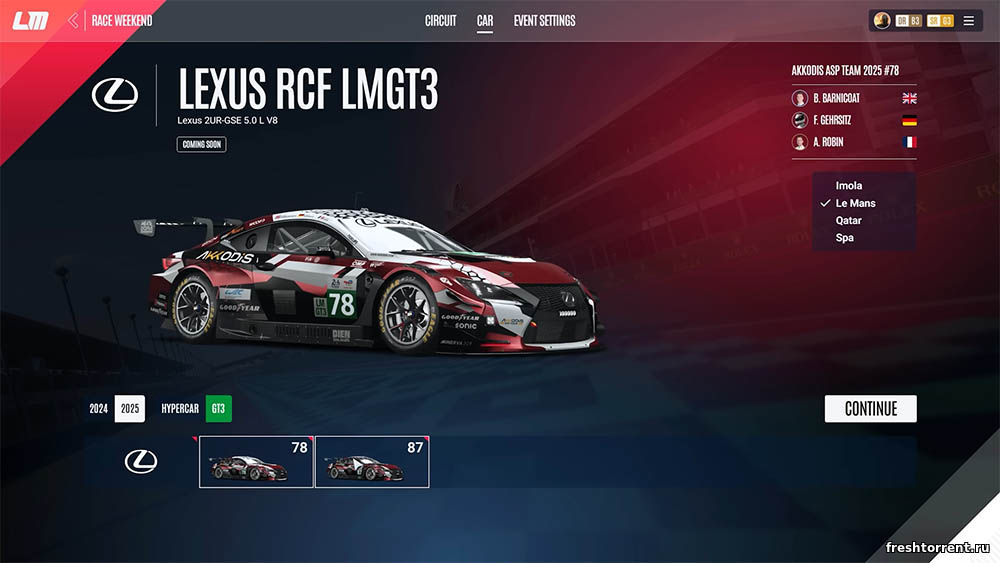Open the Event Settings tab
1000x563 pixels.
click(544, 21)
